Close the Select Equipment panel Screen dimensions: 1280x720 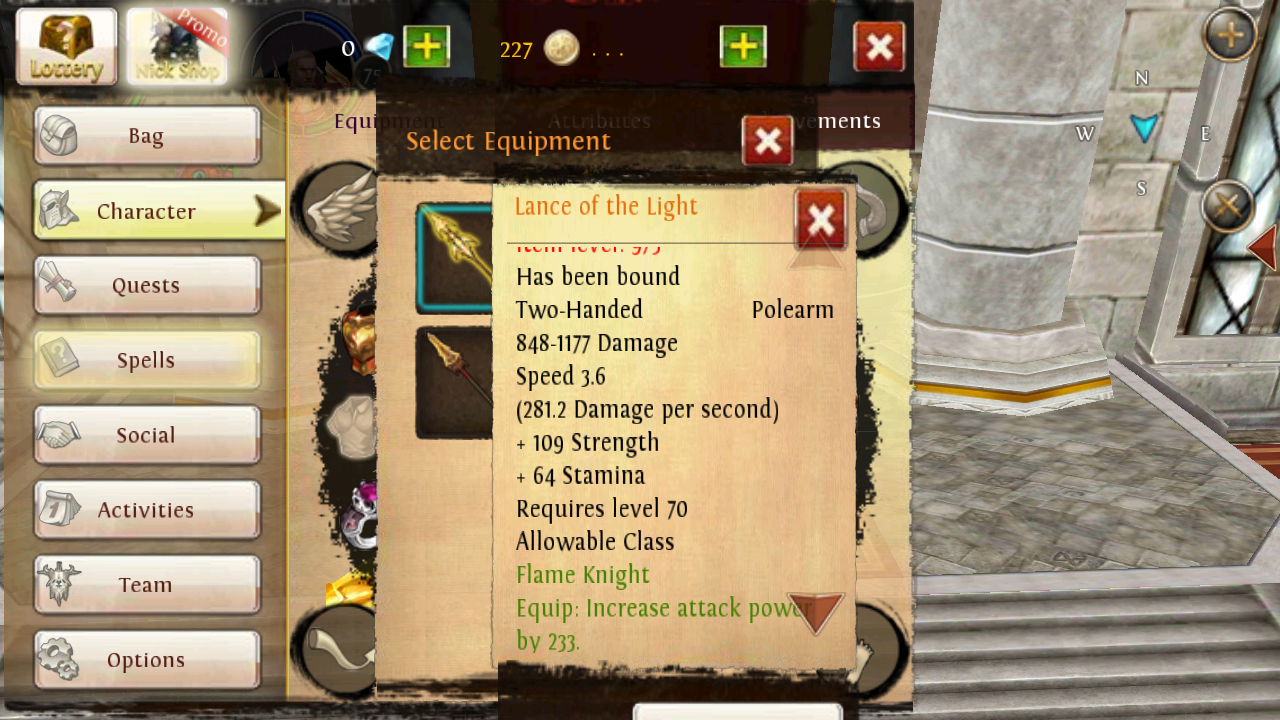click(767, 141)
